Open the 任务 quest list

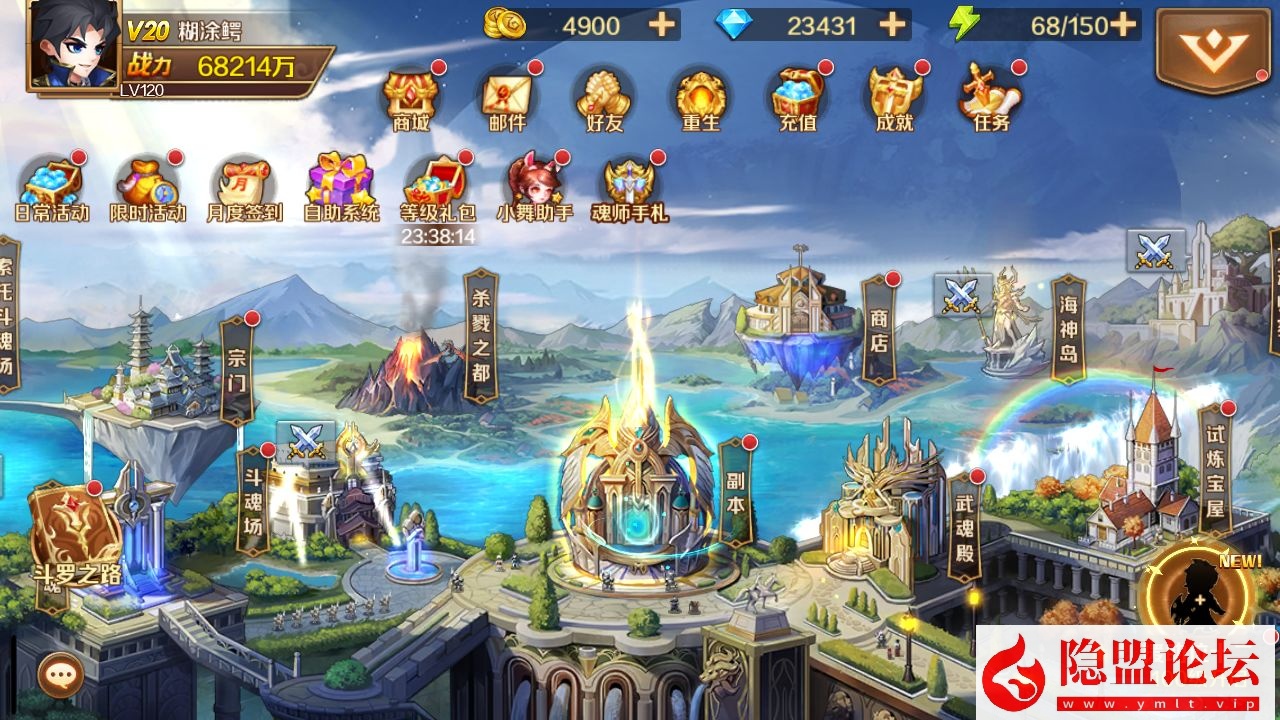click(990, 100)
